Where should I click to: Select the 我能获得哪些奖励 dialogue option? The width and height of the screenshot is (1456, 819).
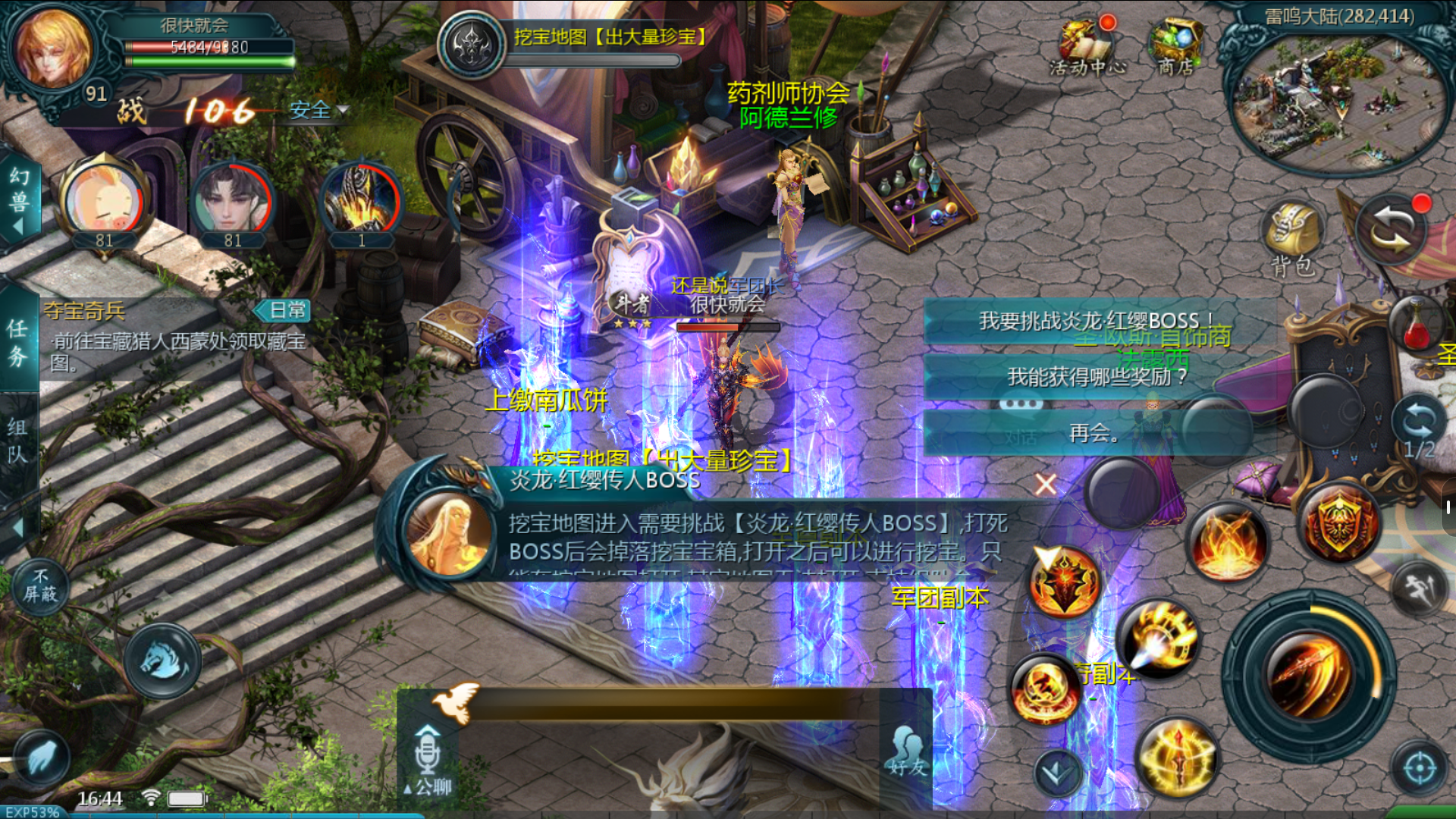1097,377
